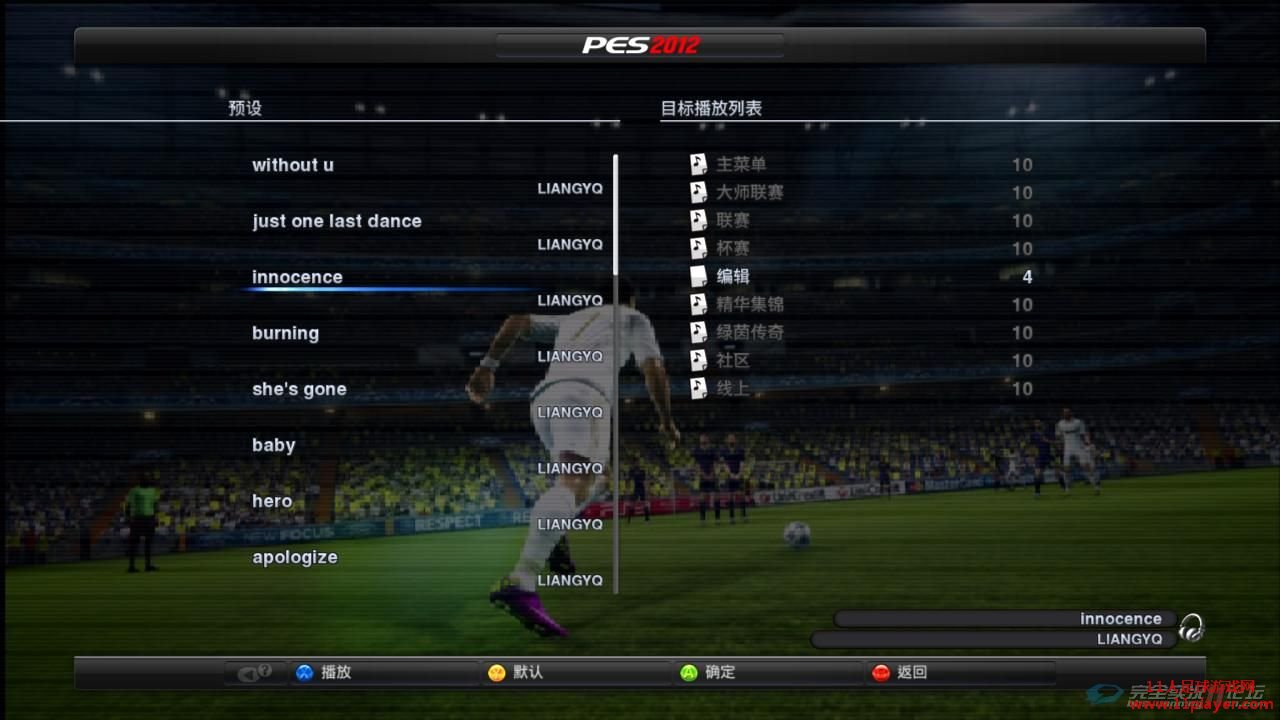Viewport: 1280px width, 720px height.
Task: Choose the 'baby' track
Action: click(x=274, y=445)
